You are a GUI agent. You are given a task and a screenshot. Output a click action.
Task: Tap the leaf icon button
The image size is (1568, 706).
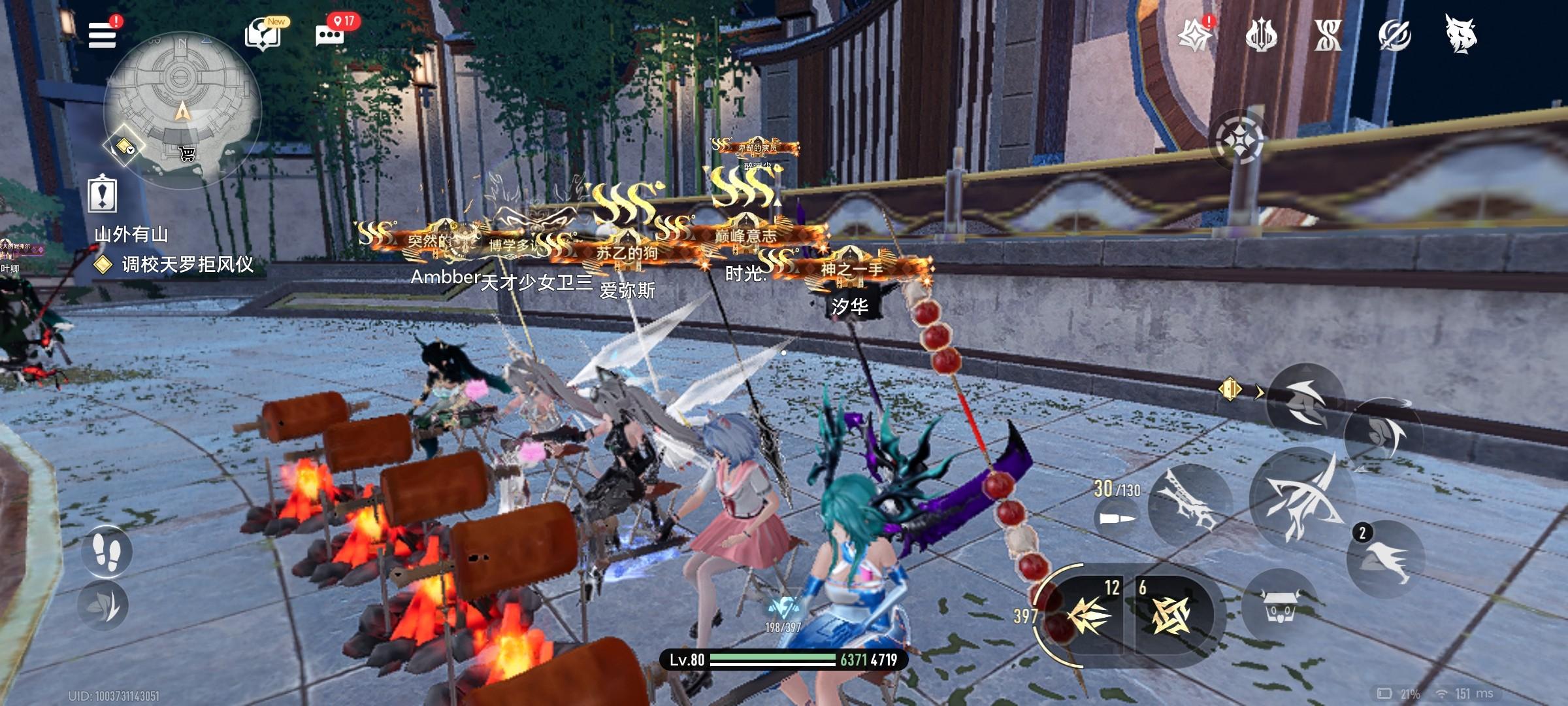[x=105, y=605]
